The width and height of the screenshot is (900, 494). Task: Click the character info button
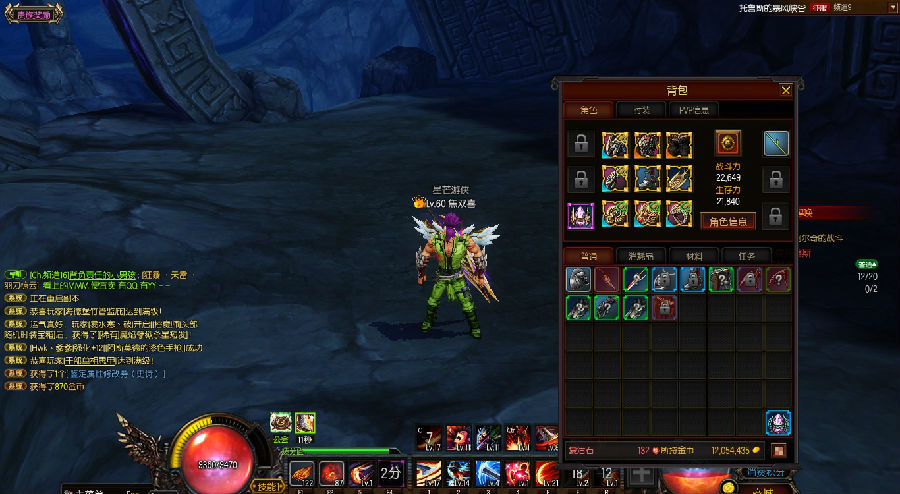(x=727, y=221)
